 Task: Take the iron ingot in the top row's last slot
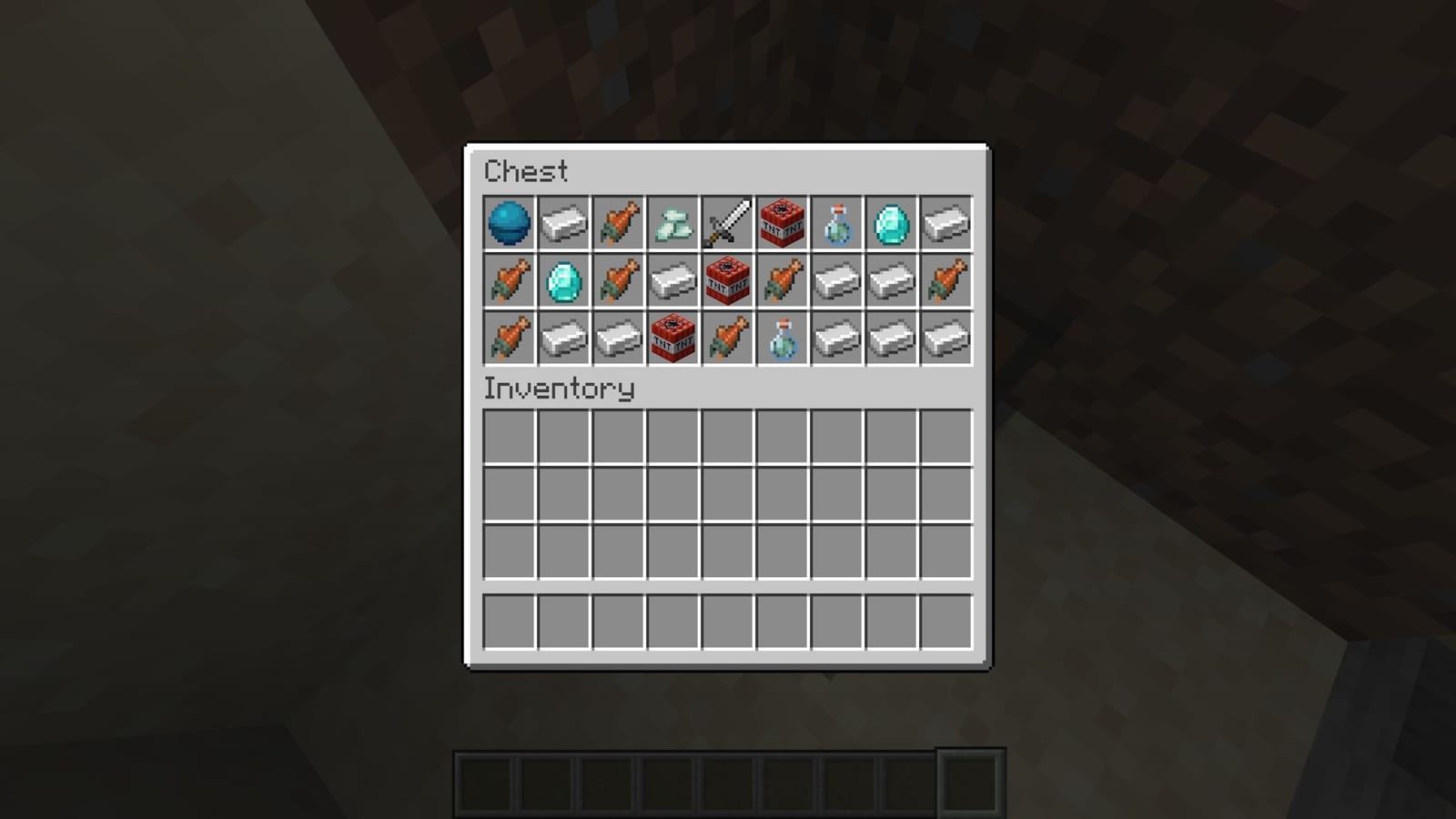tap(945, 224)
